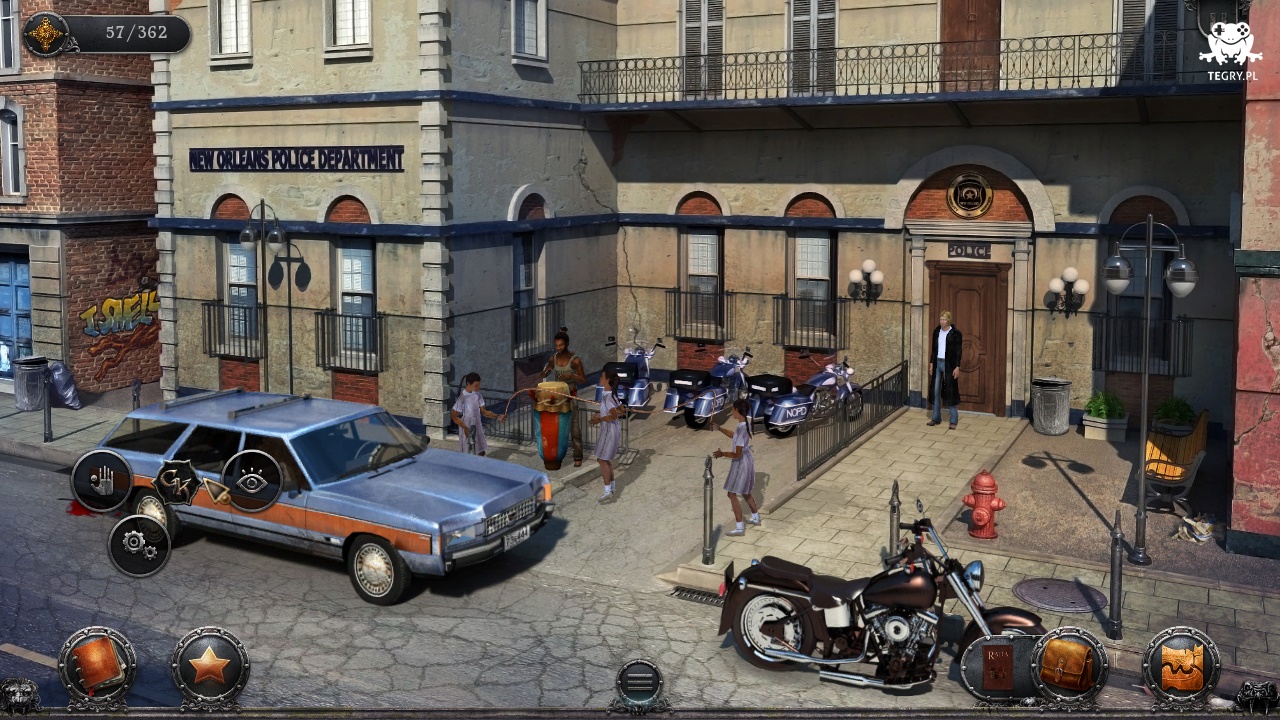Select the eye look action
Viewport: 1280px width, 720px height.
251,481
